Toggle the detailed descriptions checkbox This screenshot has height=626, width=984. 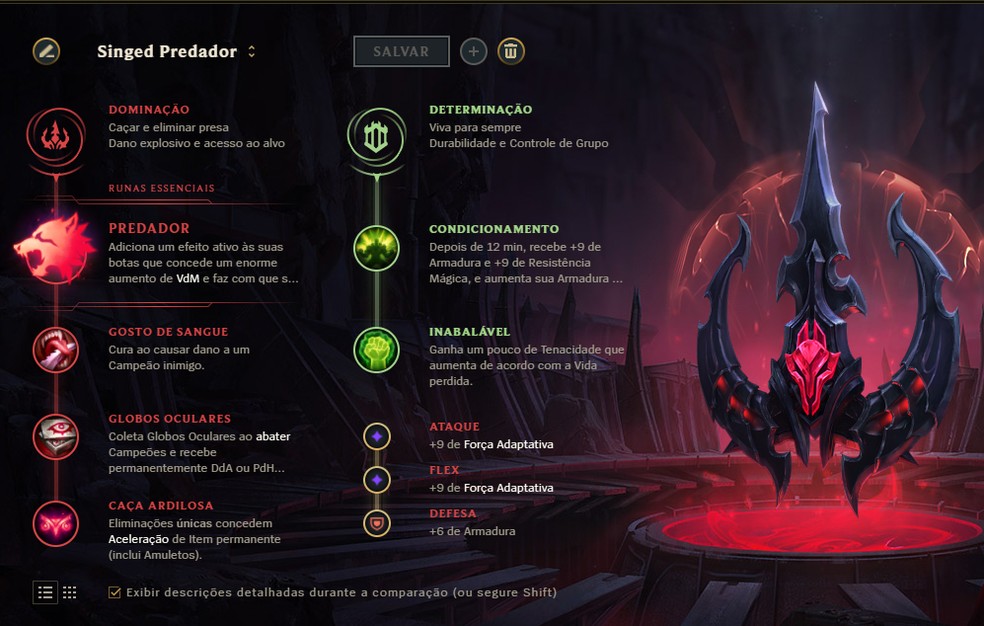(x=115, y=592)
